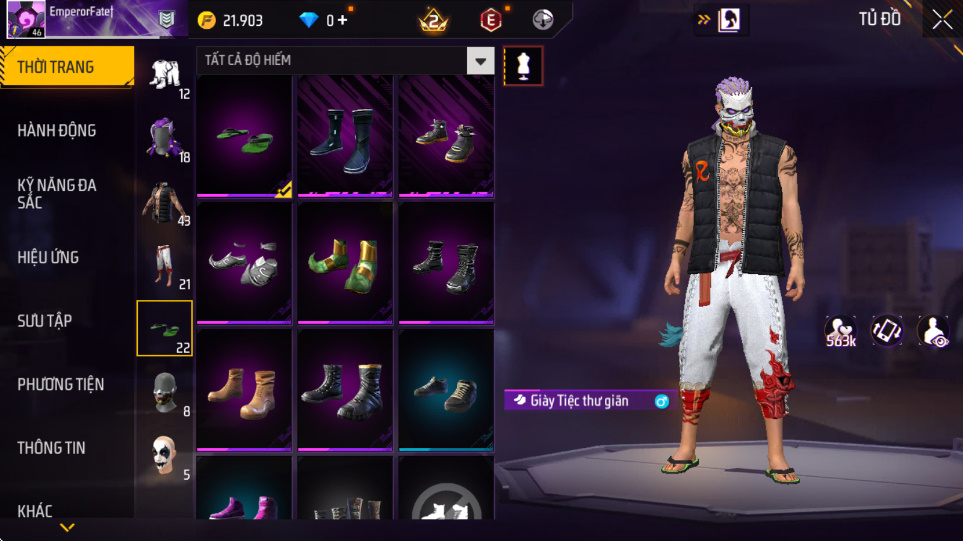Image resolution: width=963 pixels, height=541 pixels.
Task: Select the green flip-flops item
Action: click(x=244, y=136)
